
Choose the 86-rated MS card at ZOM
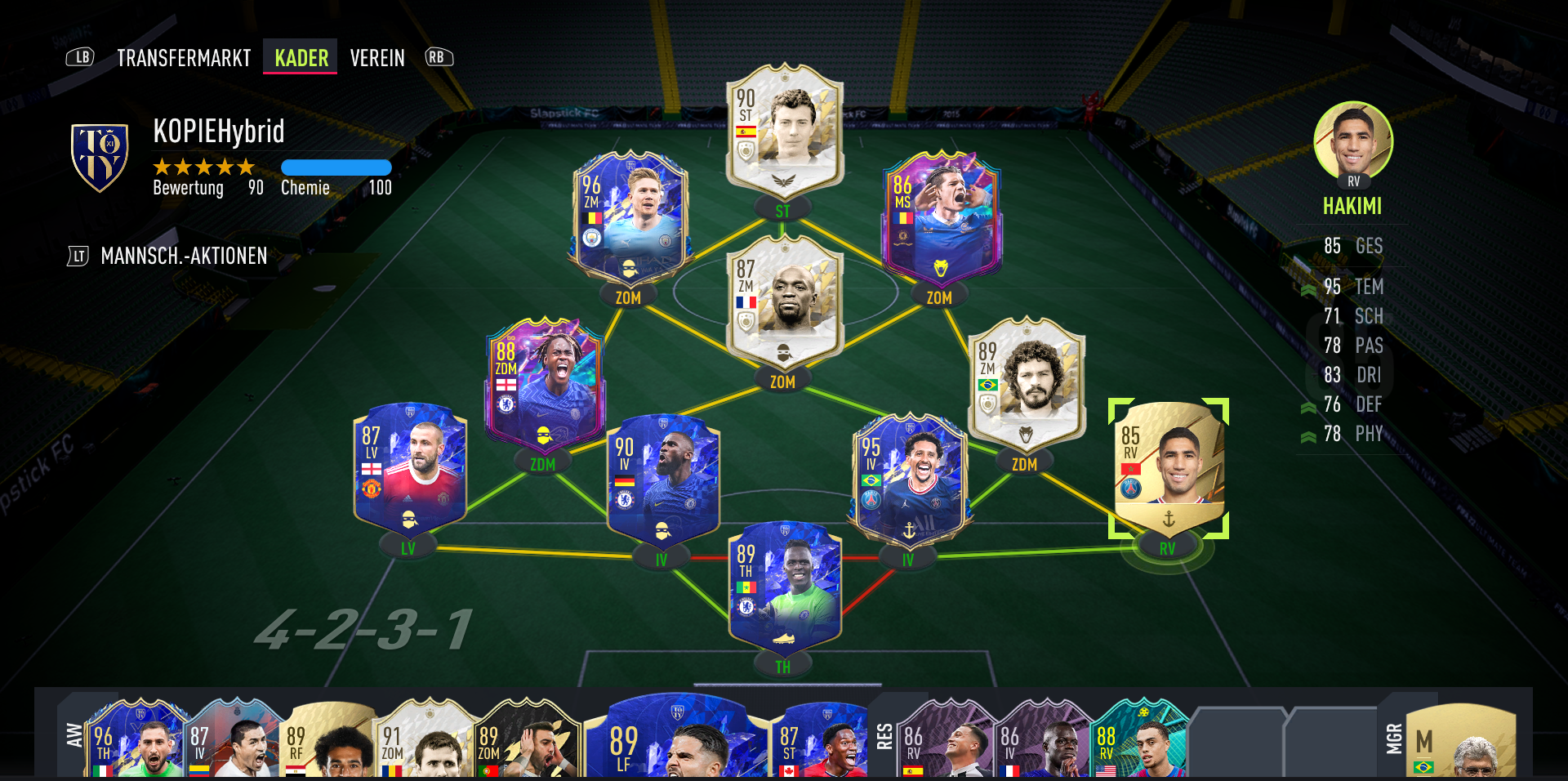942,218
